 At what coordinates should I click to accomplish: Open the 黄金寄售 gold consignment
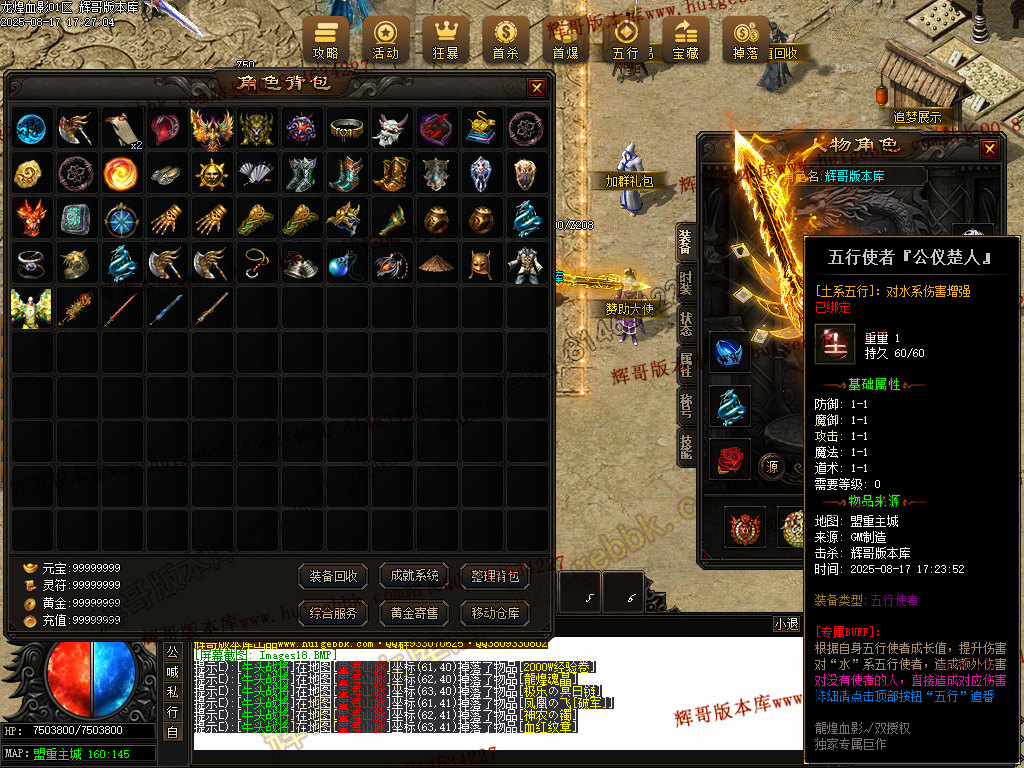coord(415,613)
